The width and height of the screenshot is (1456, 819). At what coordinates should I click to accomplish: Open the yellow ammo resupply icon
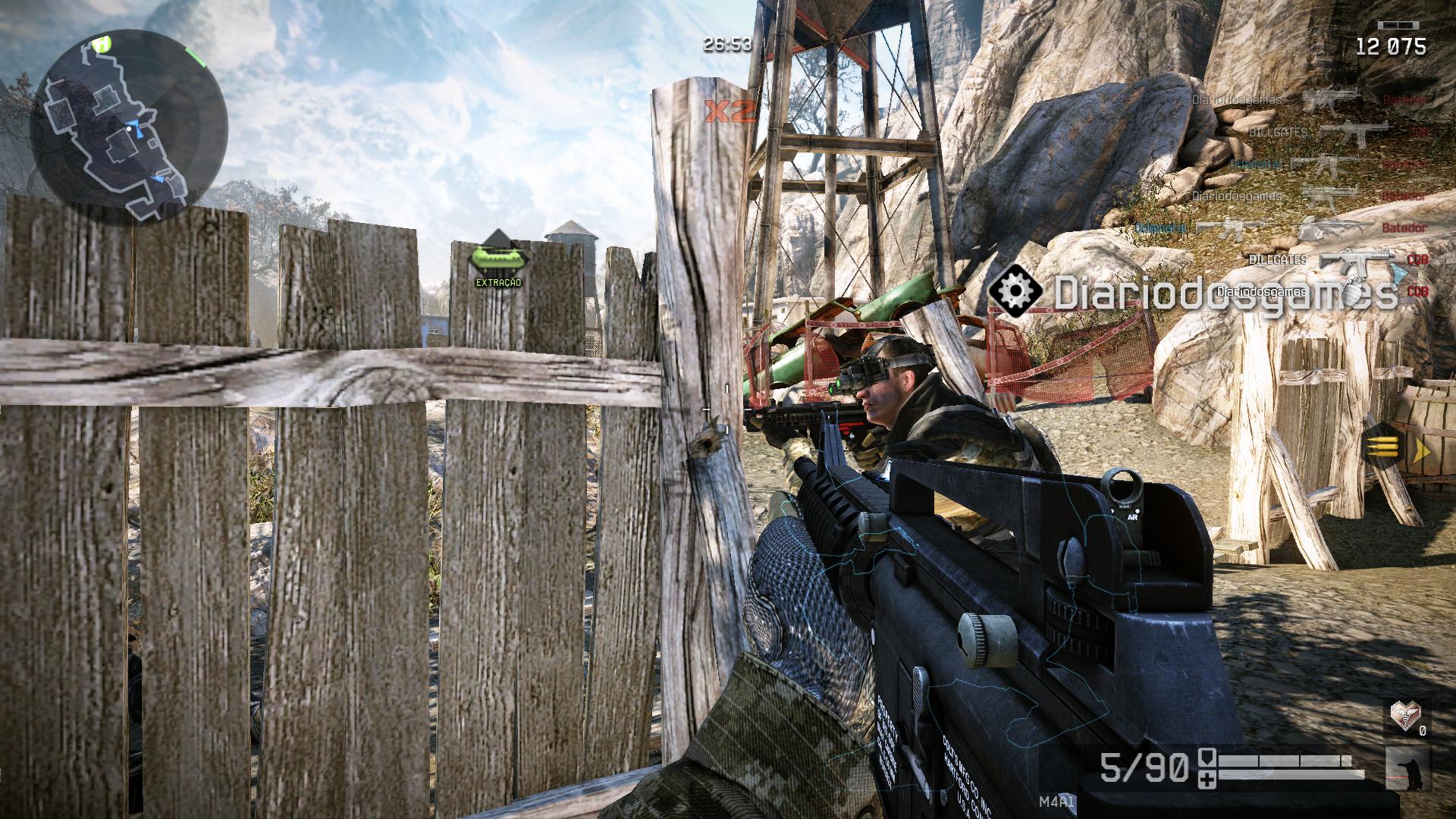point(1381,447)
